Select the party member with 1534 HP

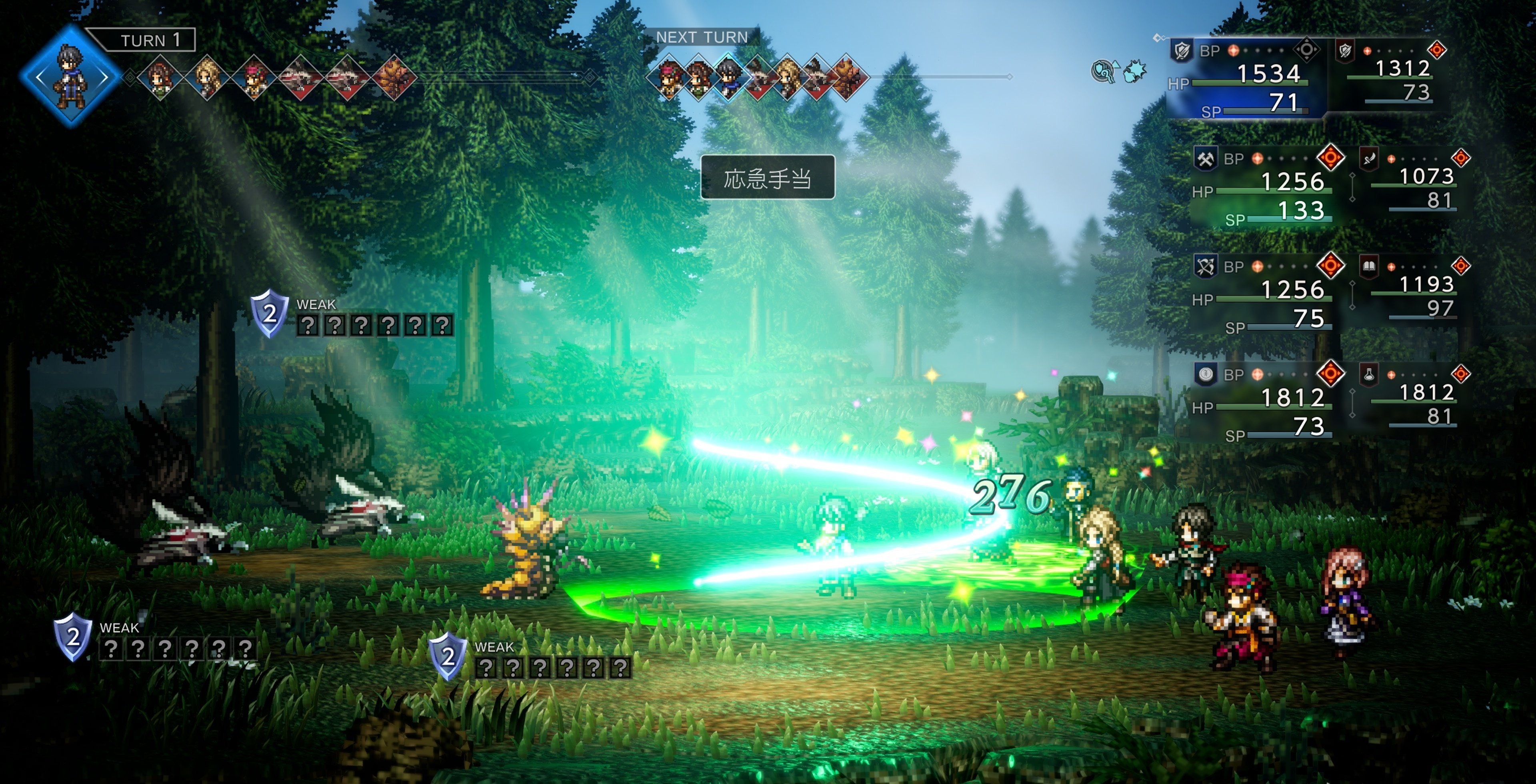tap(1246, 78)
